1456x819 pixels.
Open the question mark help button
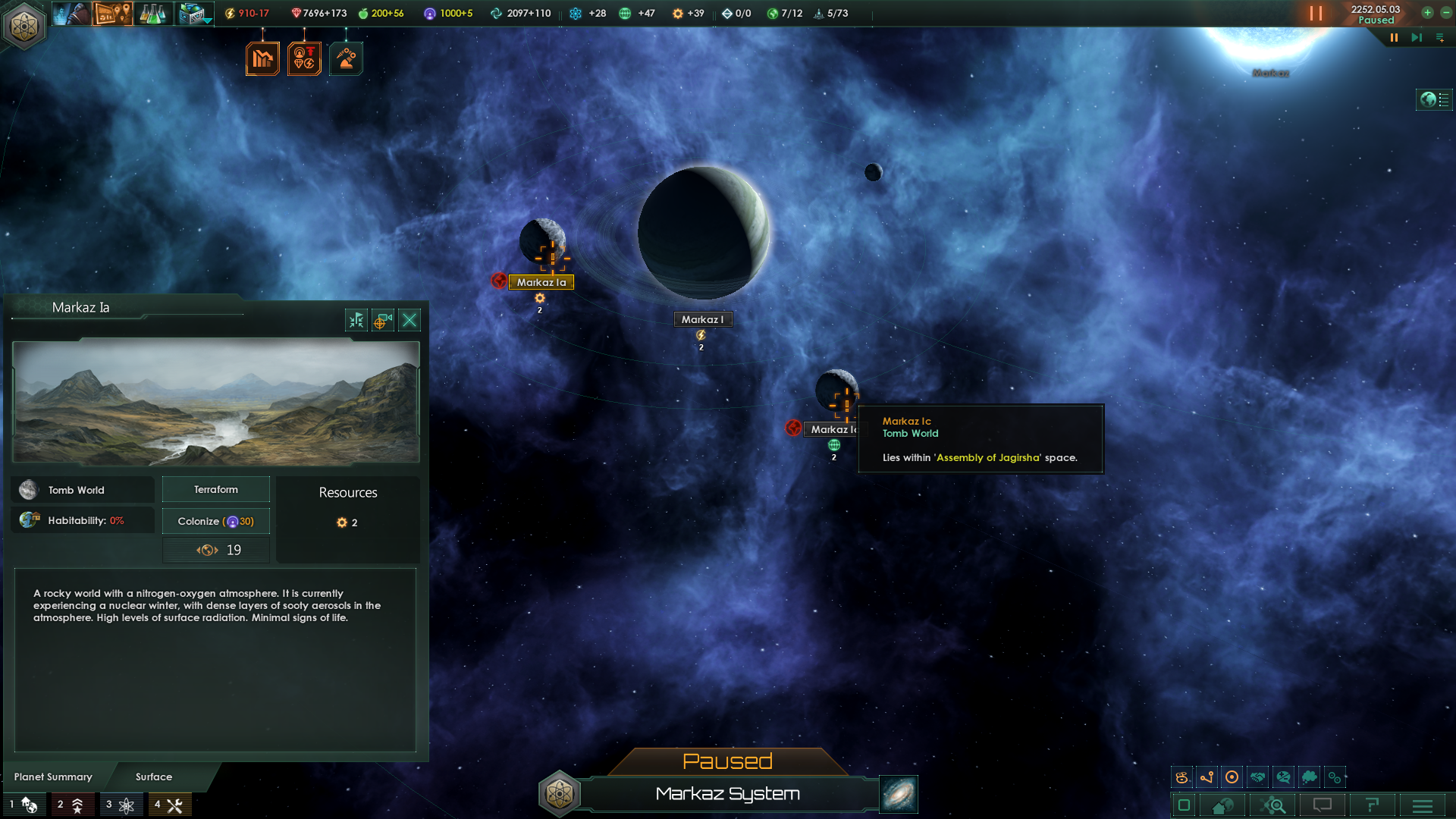point(1372,805)
